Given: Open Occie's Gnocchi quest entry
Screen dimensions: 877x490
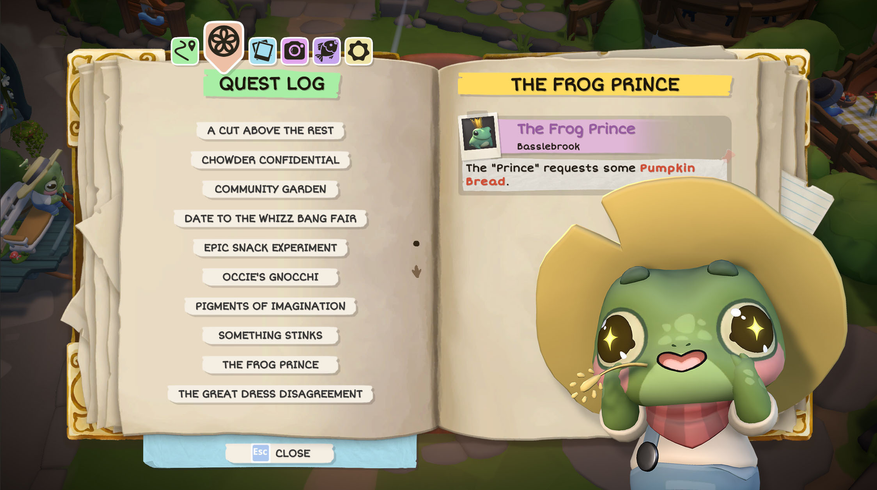Looking at the screenshot, I should [x=270, y=277].
